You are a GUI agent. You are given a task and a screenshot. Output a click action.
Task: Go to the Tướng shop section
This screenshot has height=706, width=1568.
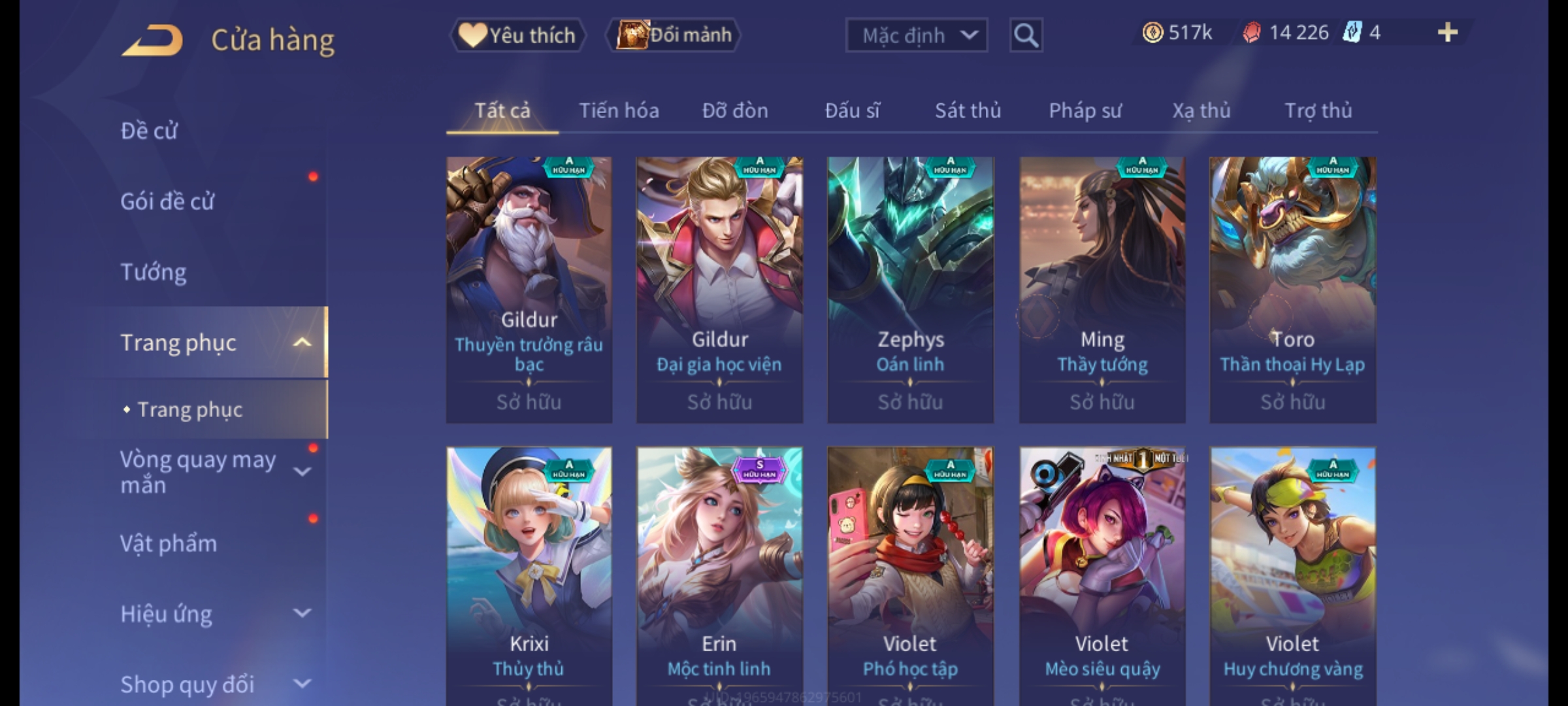coord(154,272)
